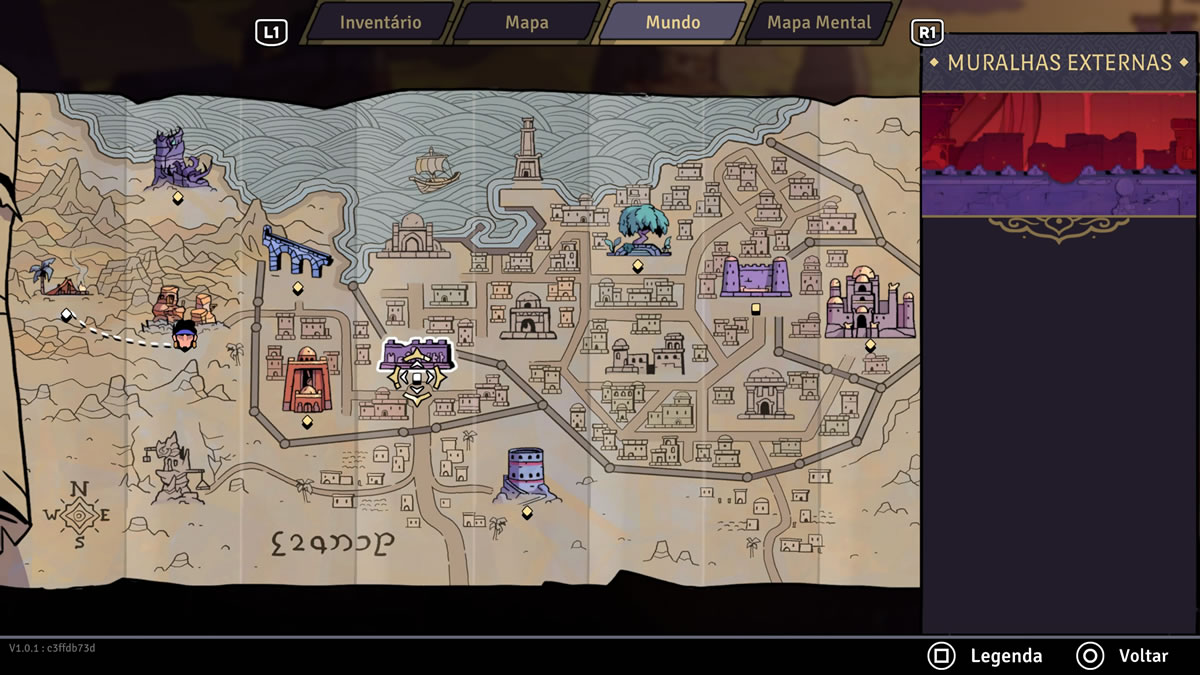Click the player head marker
1200x675 pixels.
coord(184,335)
